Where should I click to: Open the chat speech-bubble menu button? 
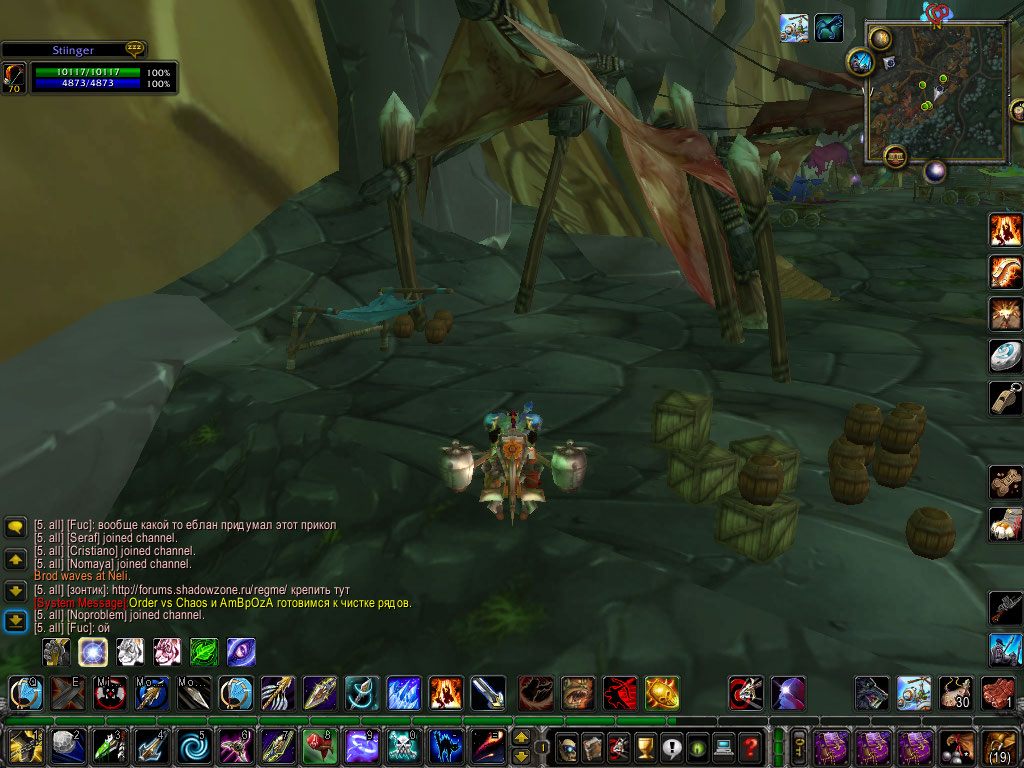[x=15, y=527]
